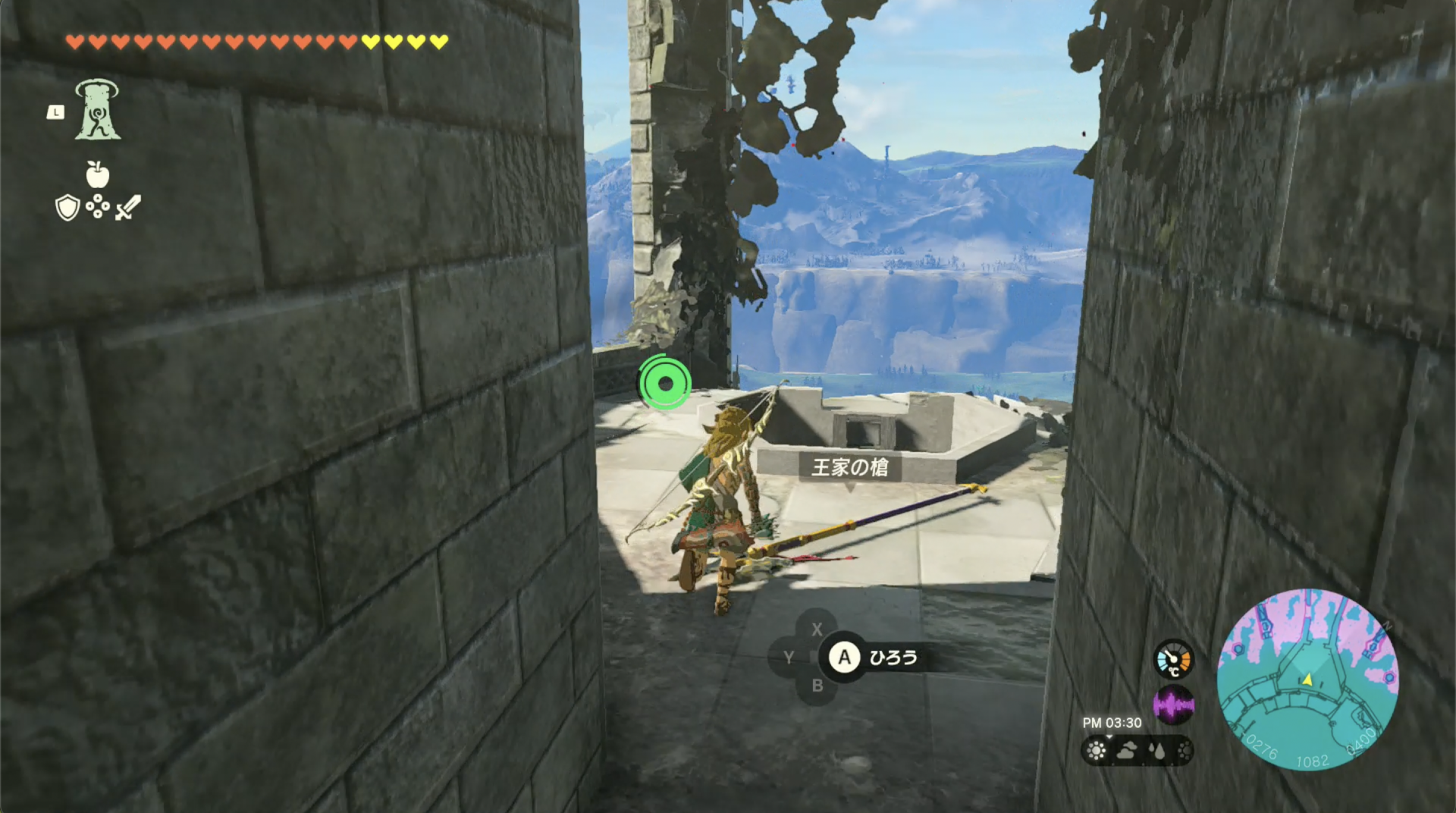Click the ability rune icon below the hearts

click(96, 110)
